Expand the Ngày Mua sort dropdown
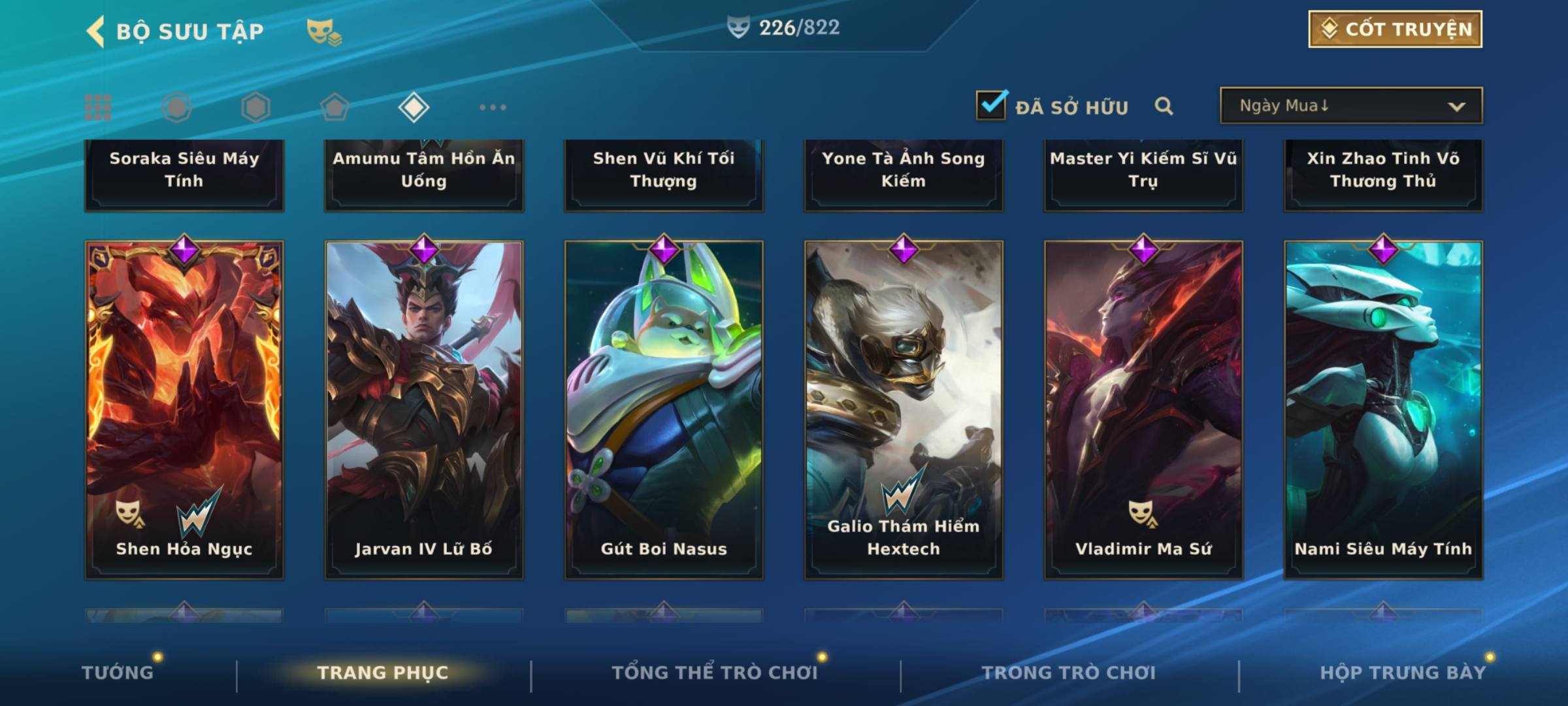This screenshot has height=706, width=1568. [x=1350, y=106]
